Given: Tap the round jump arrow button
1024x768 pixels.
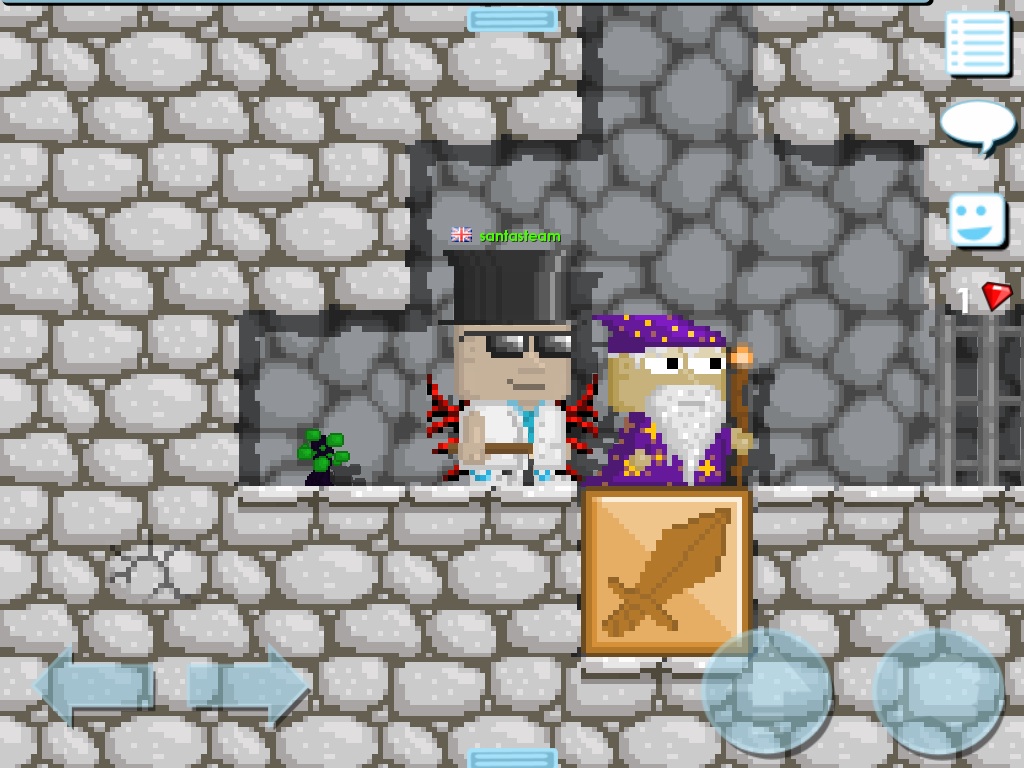Looking at the screenshot, I should click(767, 690).
